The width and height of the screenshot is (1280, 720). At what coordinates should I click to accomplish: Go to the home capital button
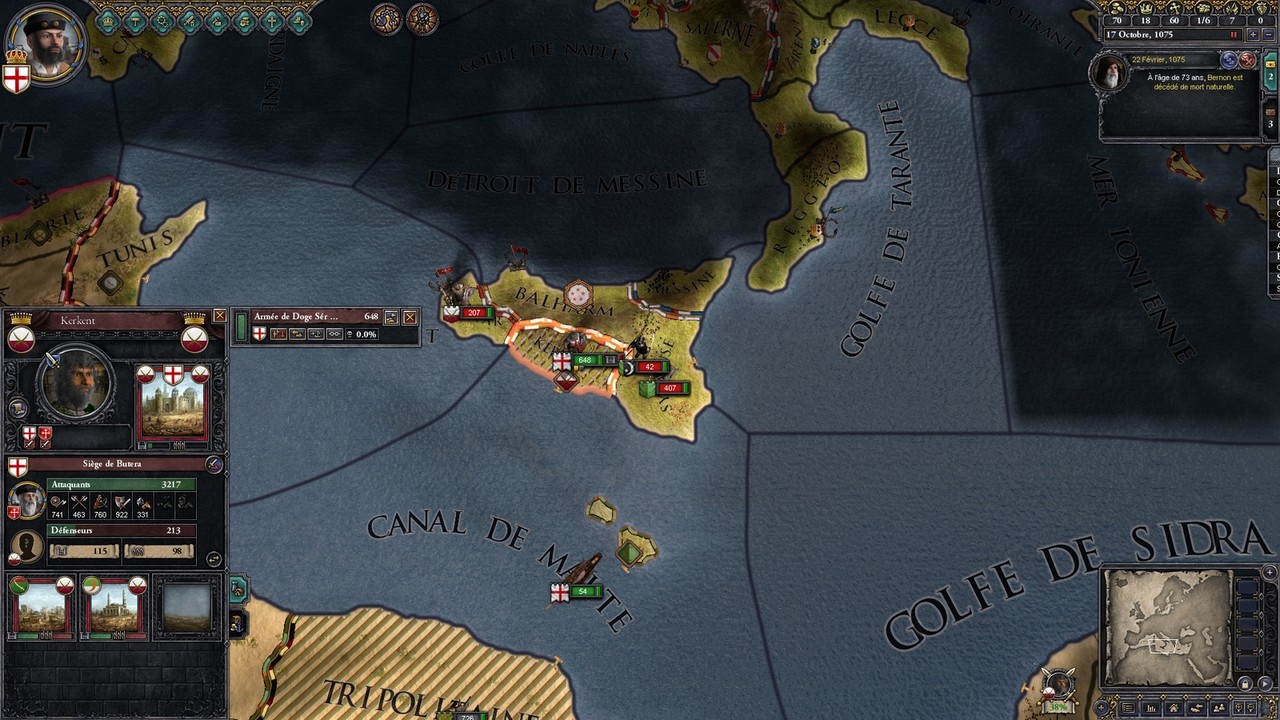tap(1174, 708)
